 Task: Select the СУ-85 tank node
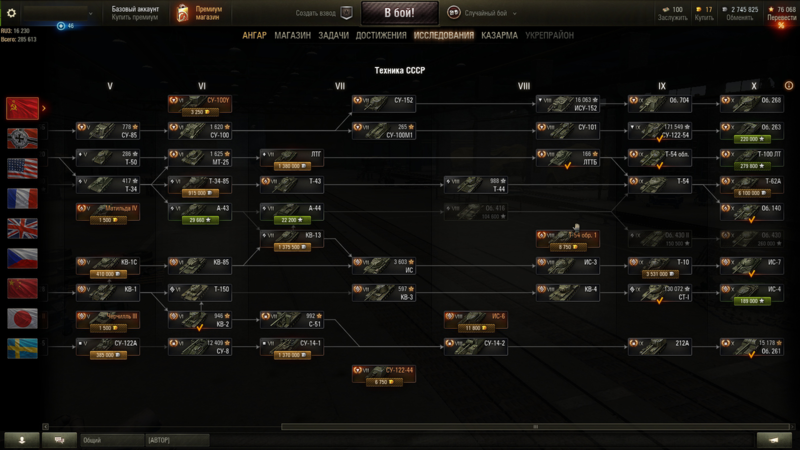tap(111, 131)
